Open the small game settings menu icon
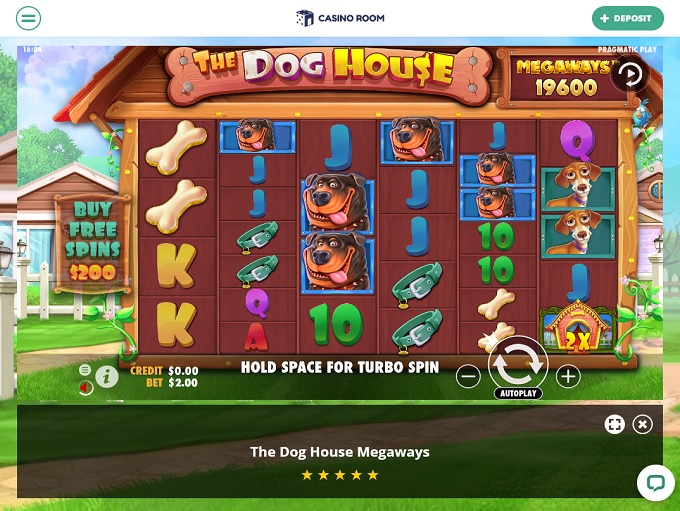This screenshot has height=511, width=680. (x=85, y=370)
